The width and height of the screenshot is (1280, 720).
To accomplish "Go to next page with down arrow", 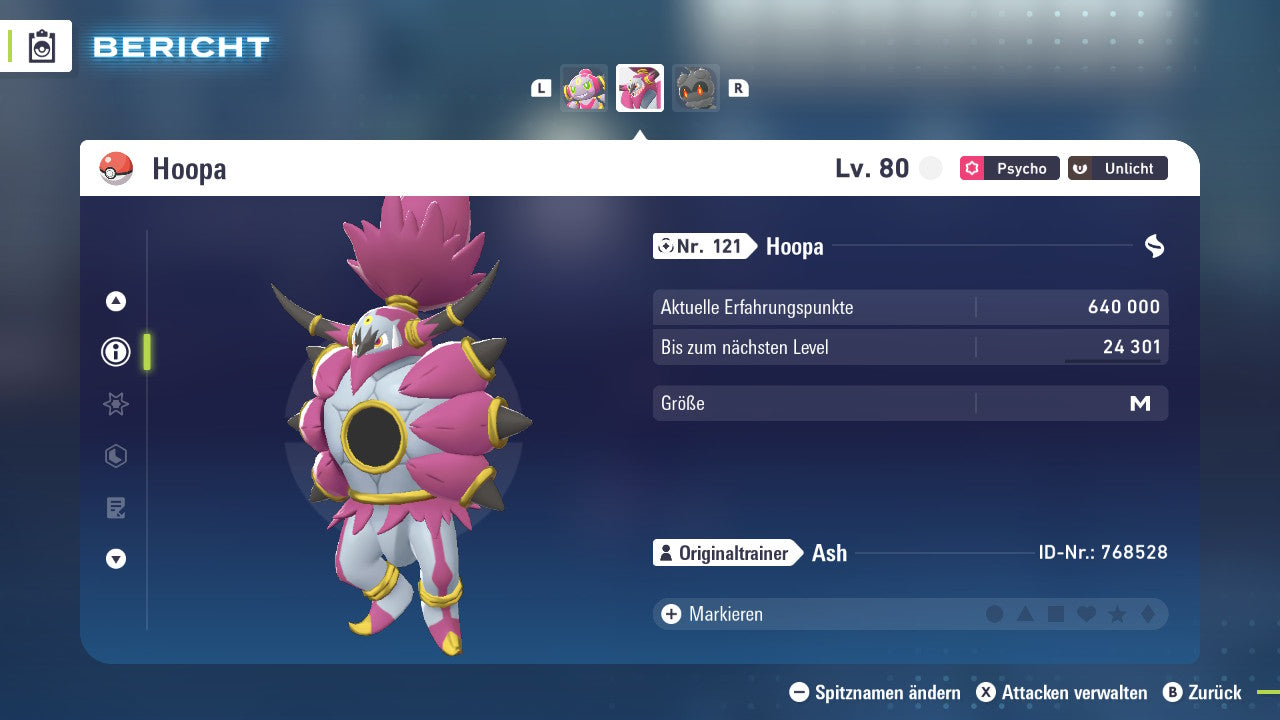I will 116,560.
